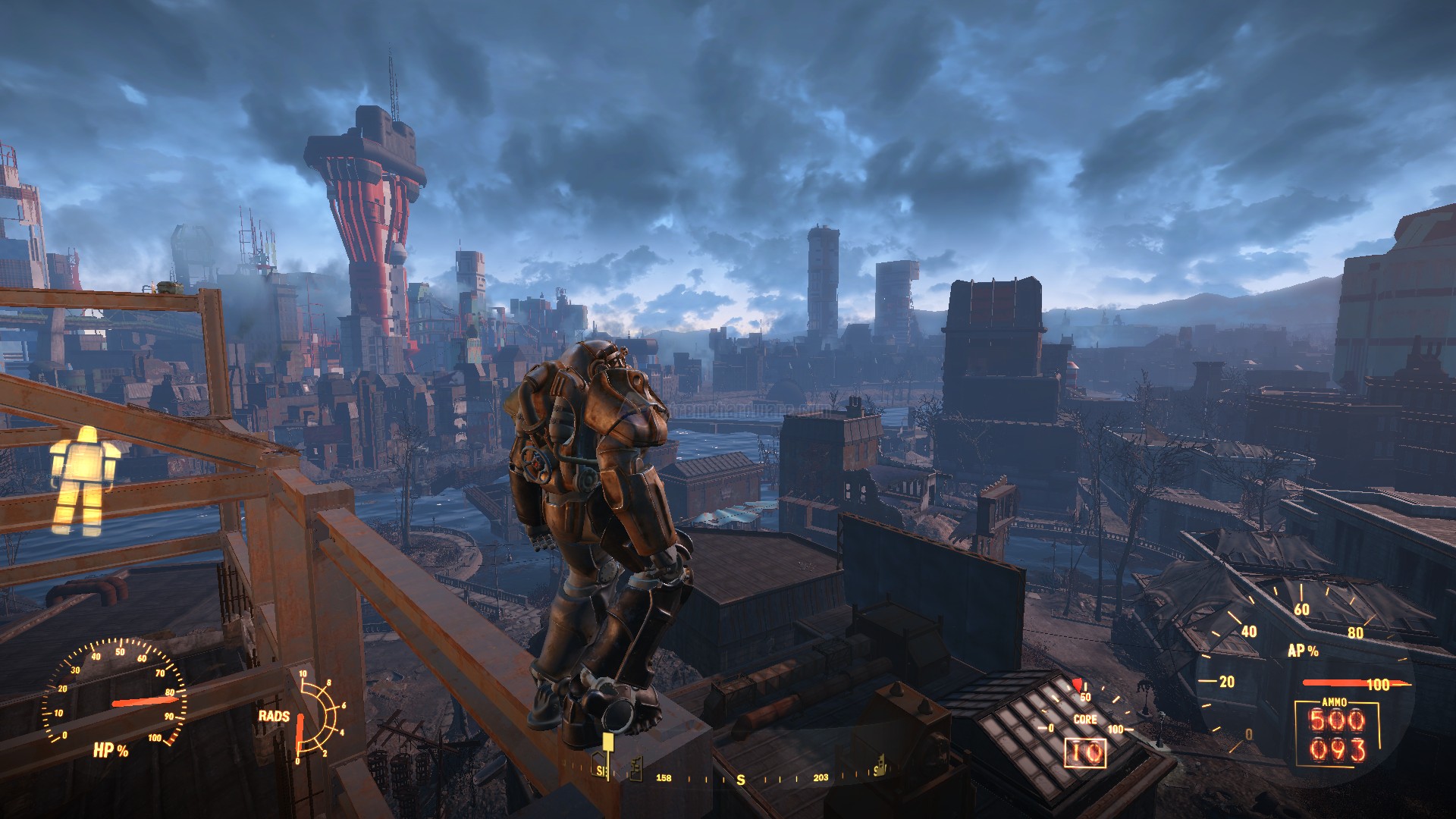Select the yellow flag marker on compass
Image resolution: width=1456 pixels, height=819 pixels.
[x=607, y=746]
